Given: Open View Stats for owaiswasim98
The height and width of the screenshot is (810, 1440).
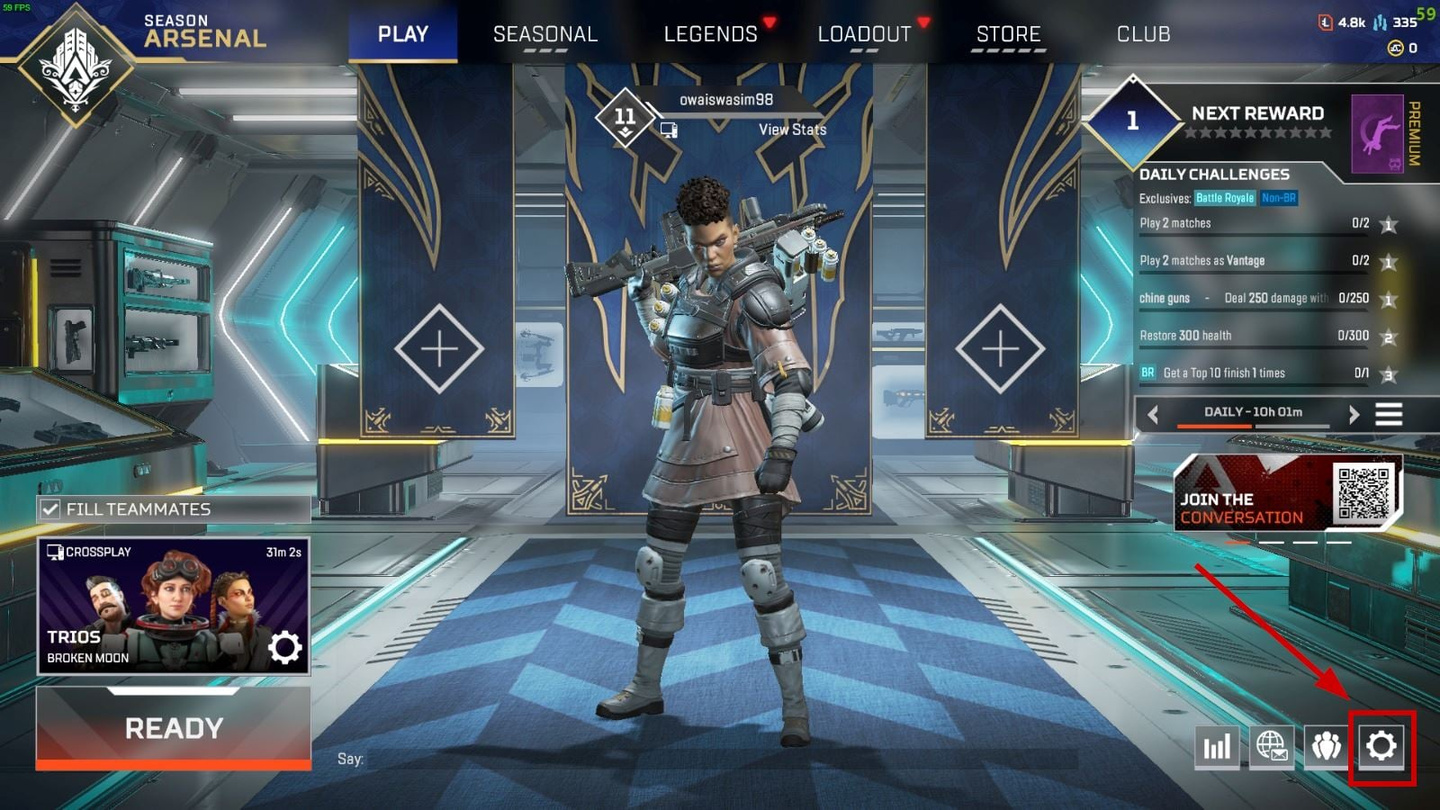Looking at the screenshot, I should 792,129.
